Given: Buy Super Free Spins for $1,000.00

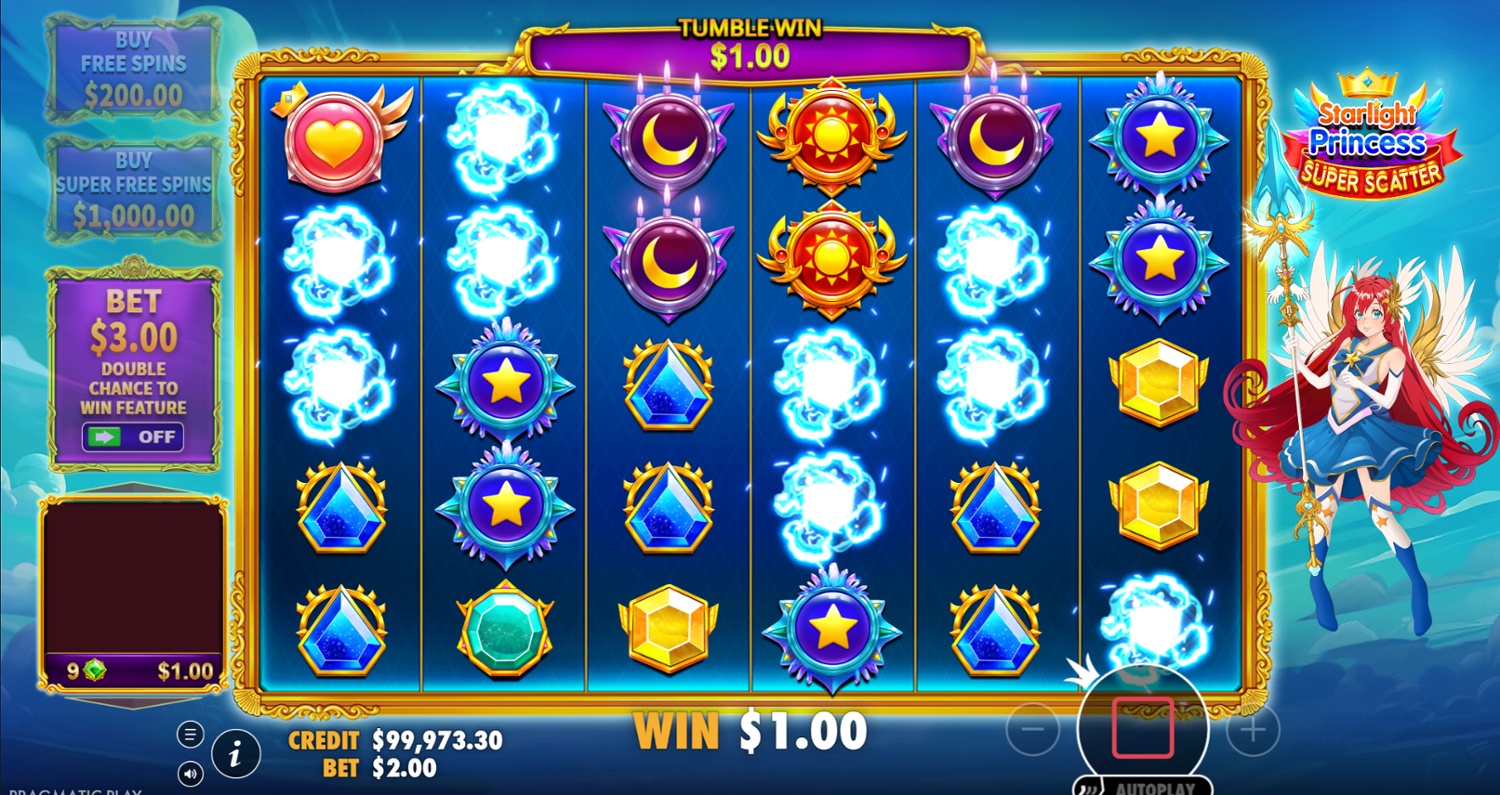Looking at the screenshot, I should [x=134, y=188].
